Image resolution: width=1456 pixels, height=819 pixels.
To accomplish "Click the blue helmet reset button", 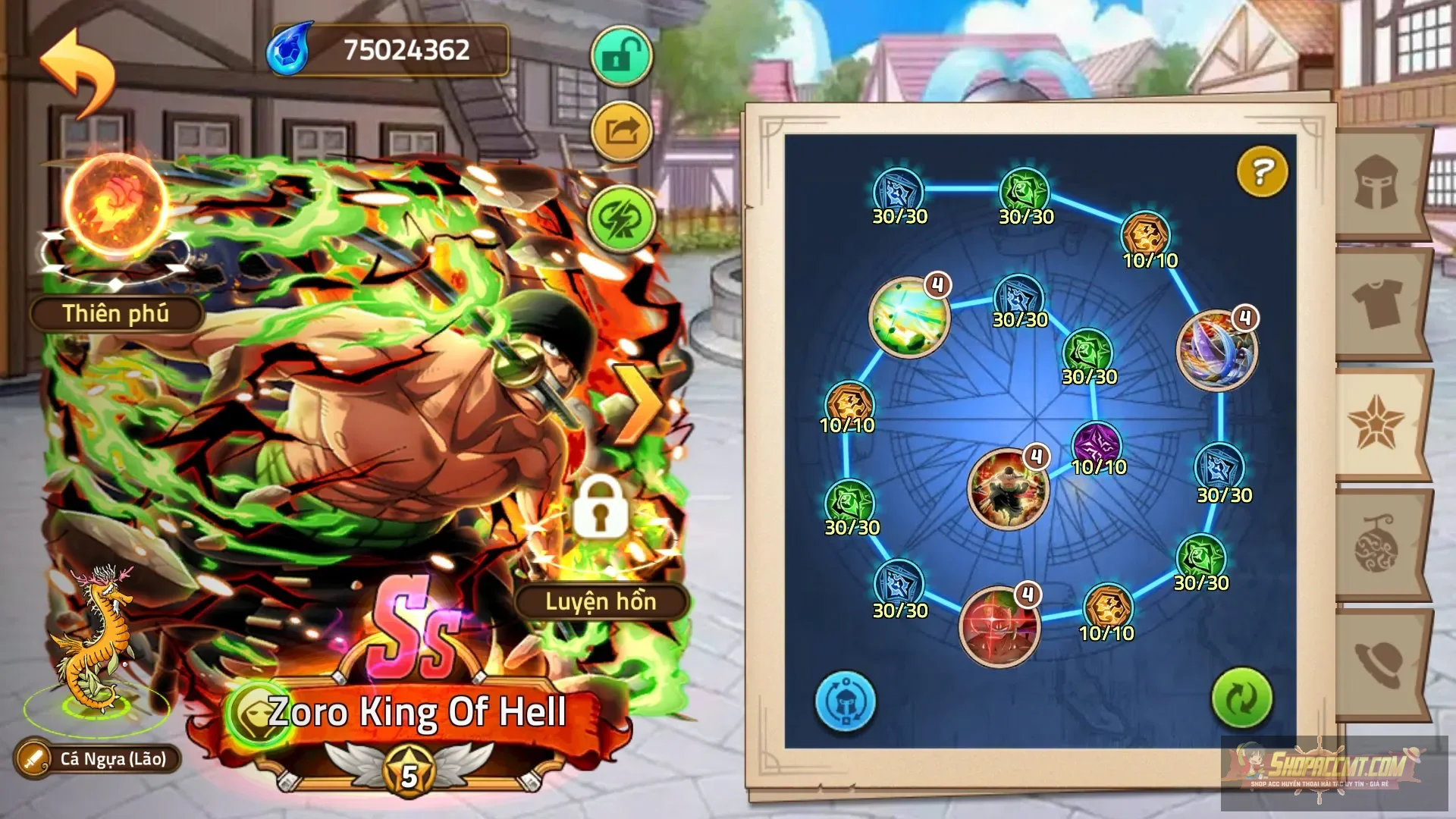I will (846, 701).
